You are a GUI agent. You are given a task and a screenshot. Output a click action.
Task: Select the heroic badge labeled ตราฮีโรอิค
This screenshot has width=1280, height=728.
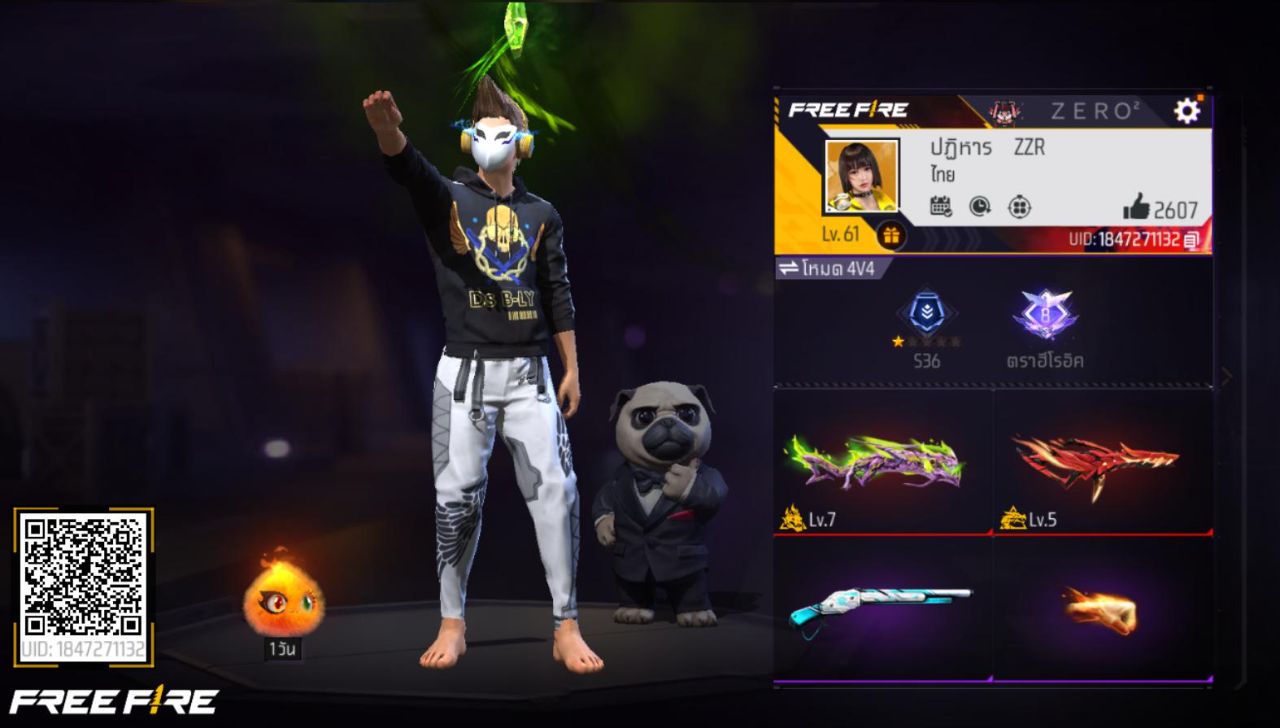1047,315
